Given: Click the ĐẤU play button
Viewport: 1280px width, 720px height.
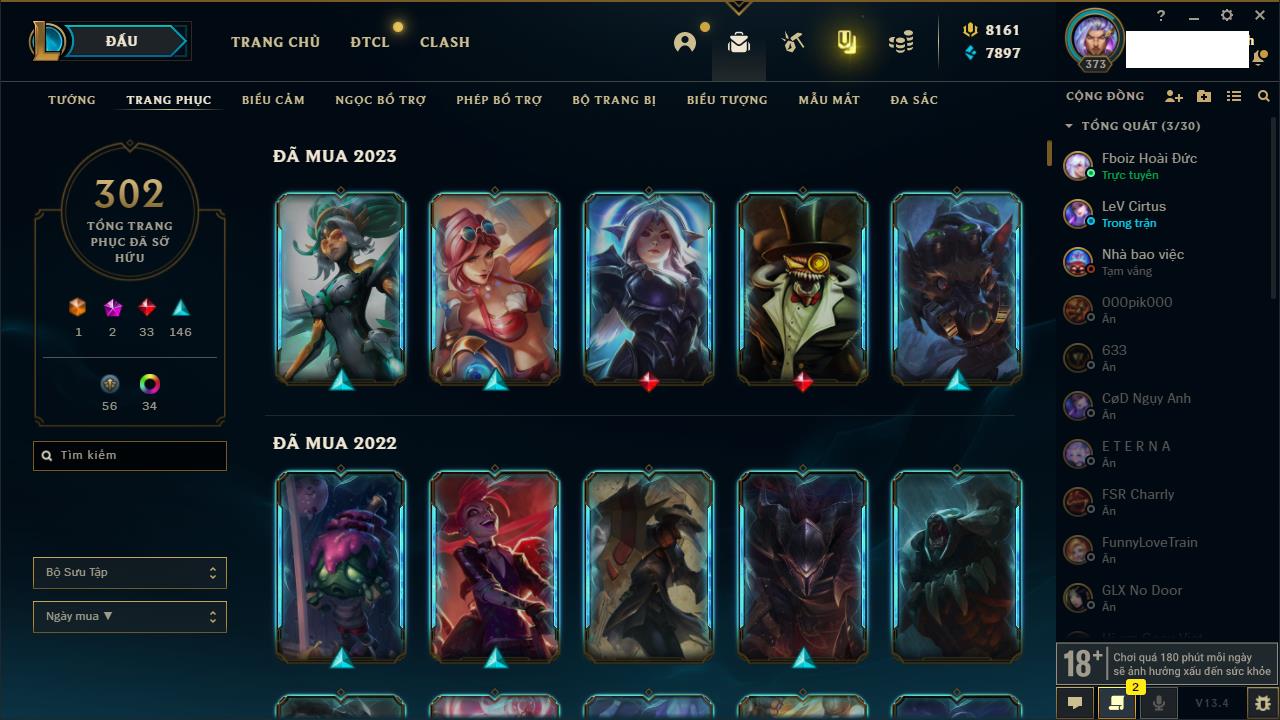Looking at the screenshot, I should 120,41.
